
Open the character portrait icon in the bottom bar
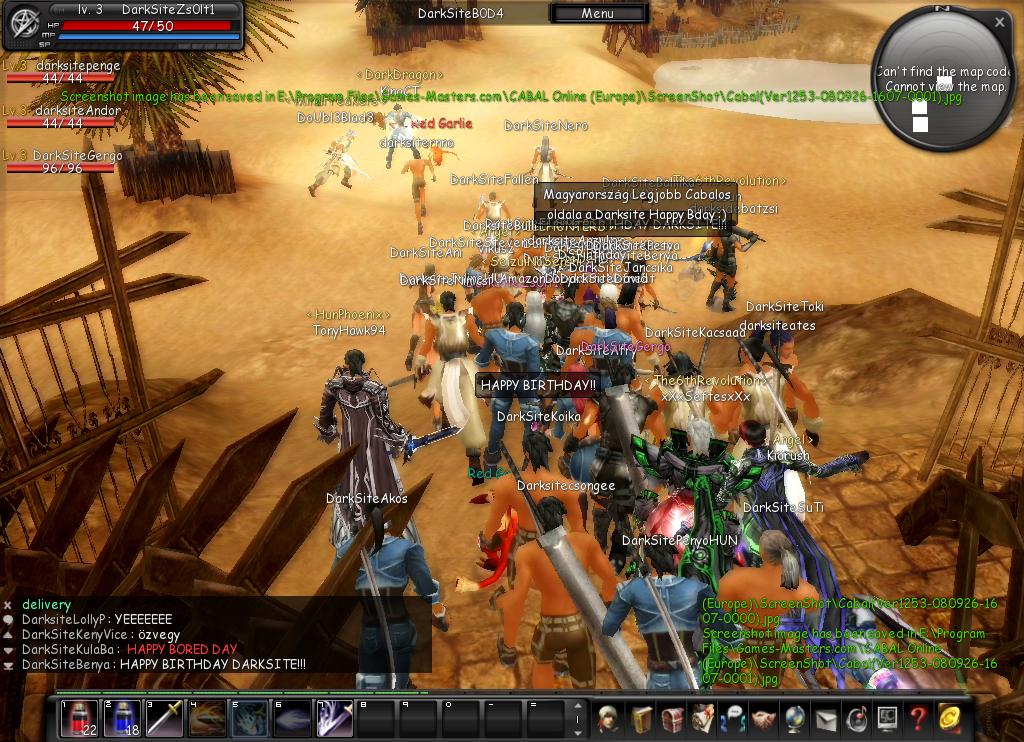click(608, 719)
